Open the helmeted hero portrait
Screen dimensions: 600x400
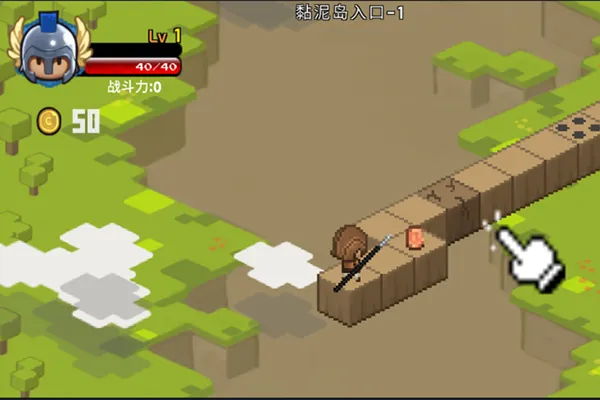coord(45,52)
